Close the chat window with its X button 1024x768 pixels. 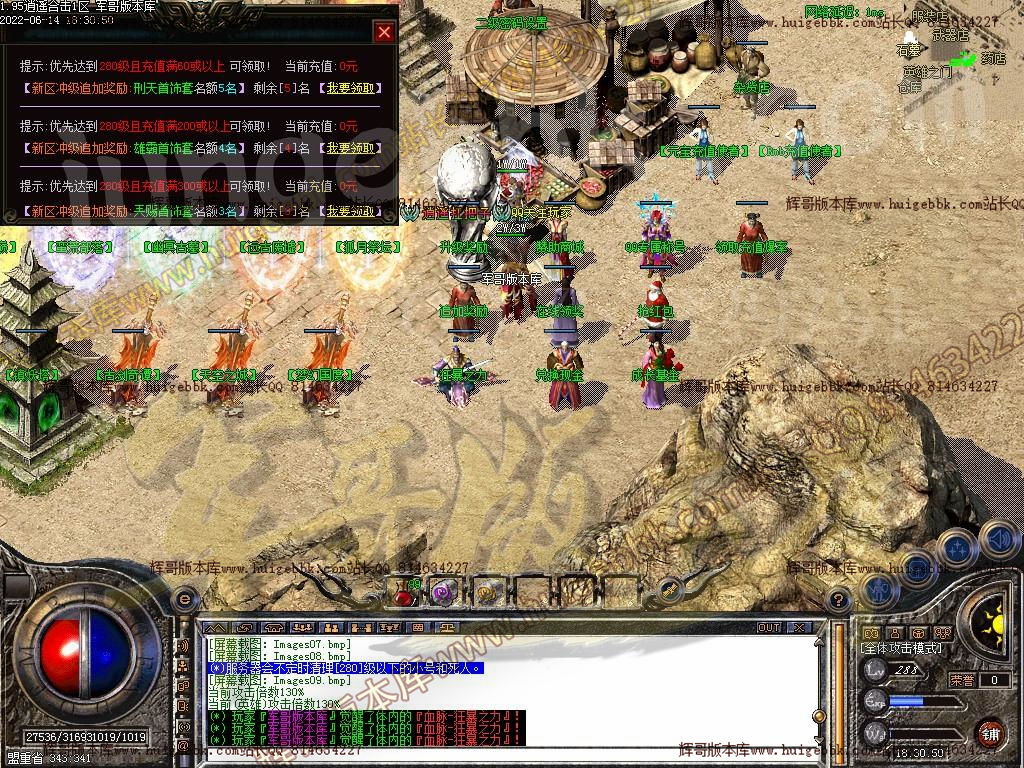[798, 627]
